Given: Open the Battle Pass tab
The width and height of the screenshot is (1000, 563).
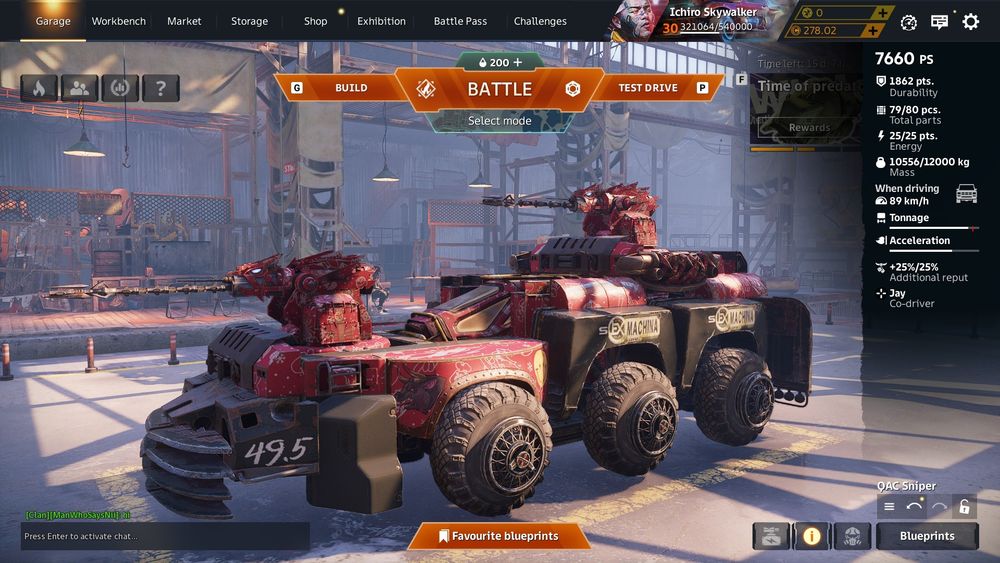Looking at the screenshot, I should [460, 21].
